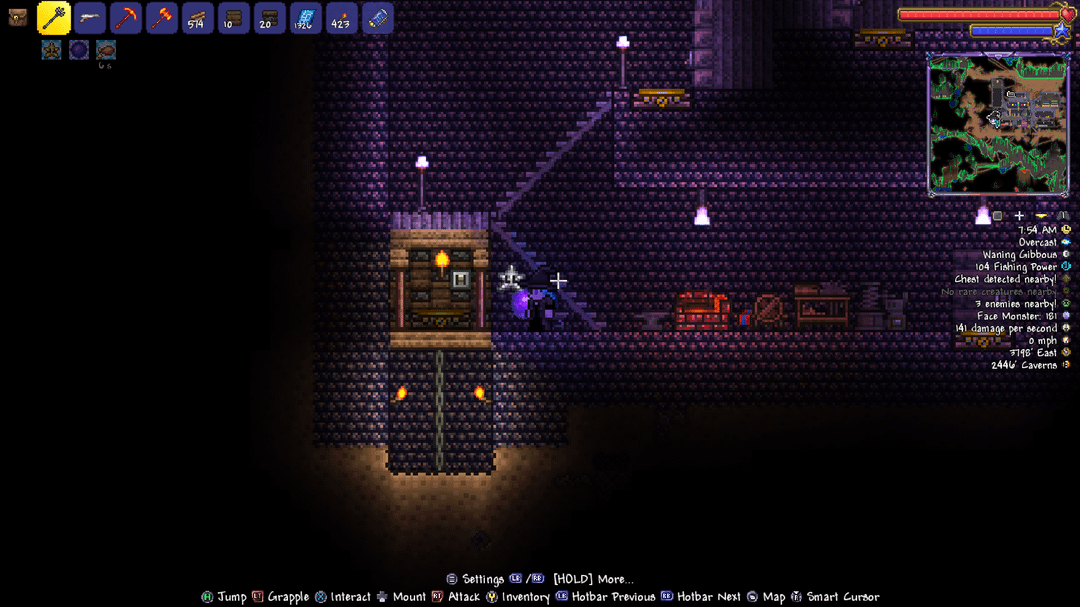Choose the red pickaxe slot
The image size is (1080, 607).
pyautogui.click(x=126, y=19)
